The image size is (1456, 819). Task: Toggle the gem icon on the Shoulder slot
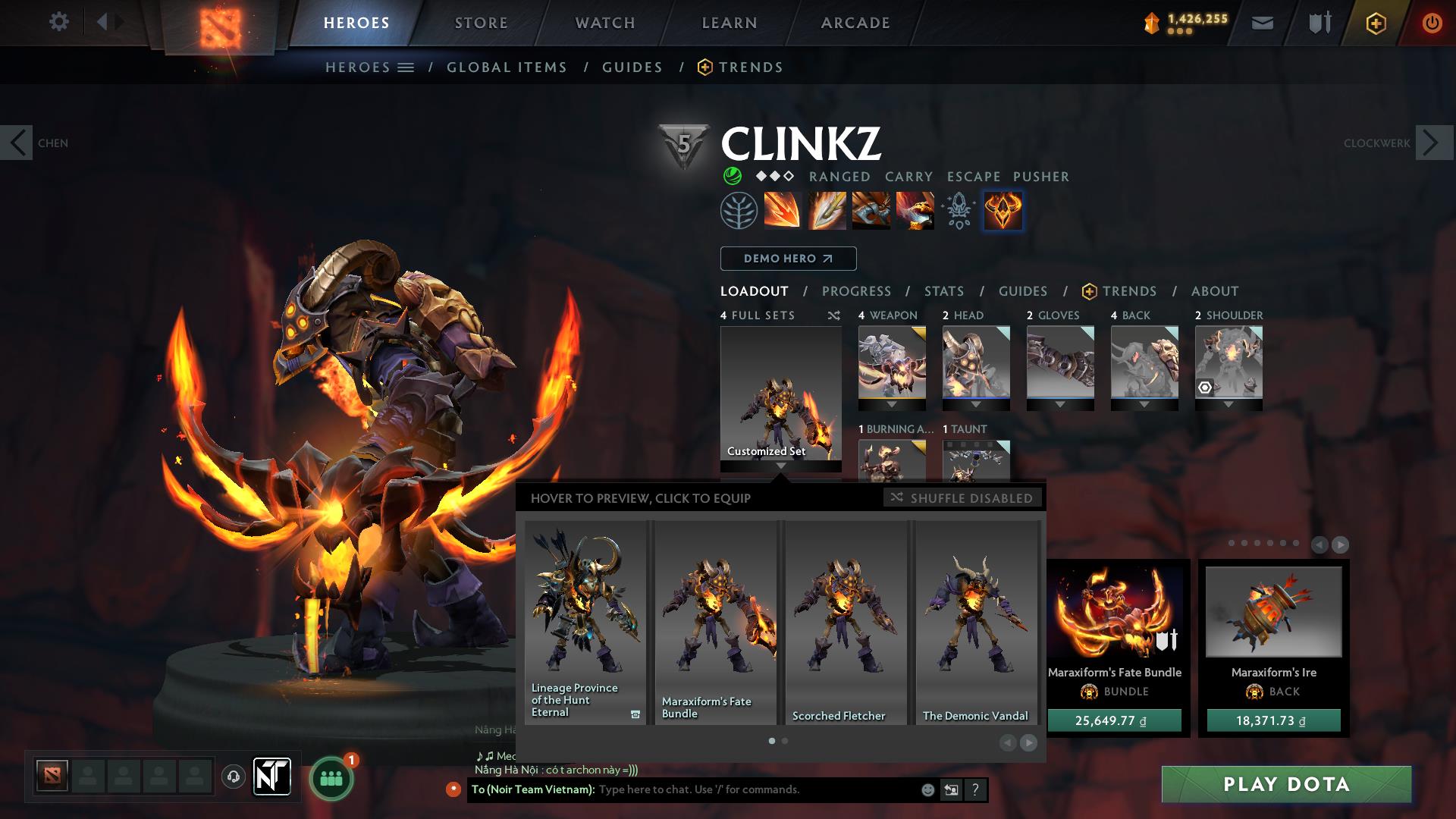tap(1207, 388)
